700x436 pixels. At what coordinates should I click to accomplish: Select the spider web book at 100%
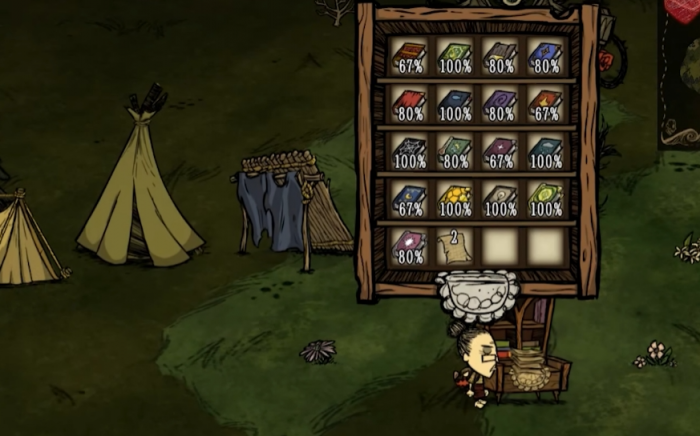point(409,152)
